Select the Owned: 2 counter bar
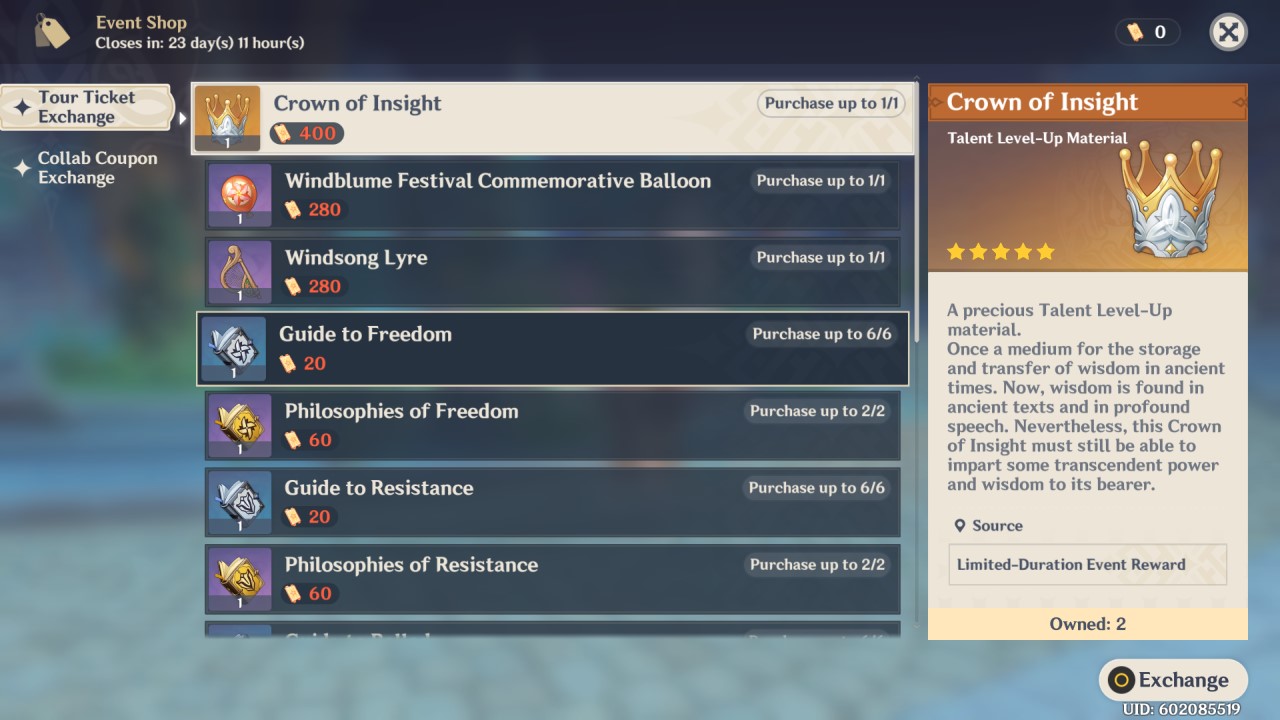 click(x=1087, y=623)
